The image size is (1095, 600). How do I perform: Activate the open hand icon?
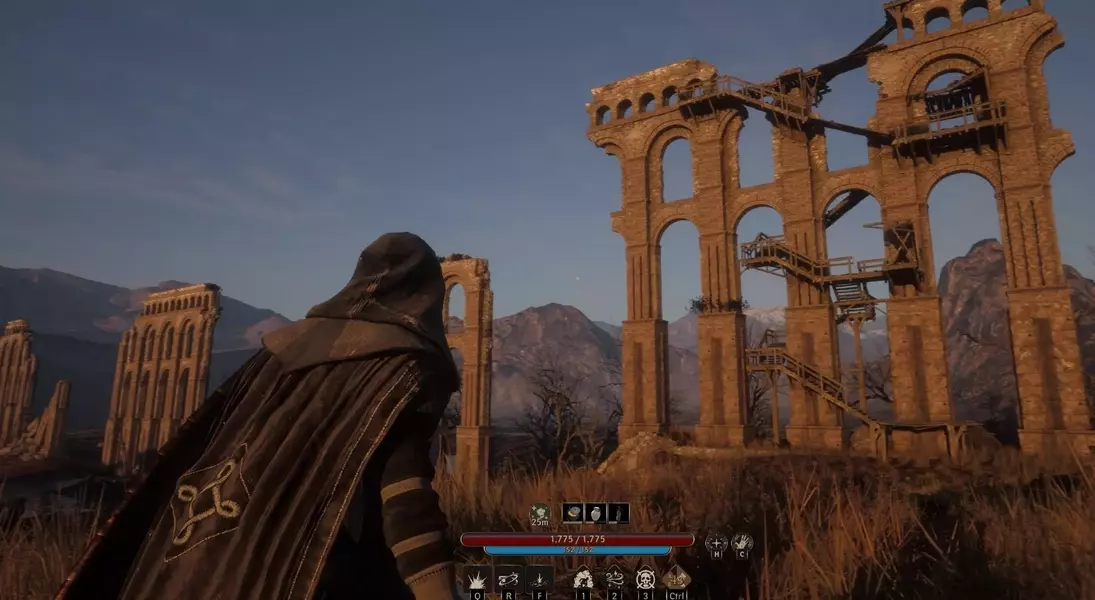741,543
